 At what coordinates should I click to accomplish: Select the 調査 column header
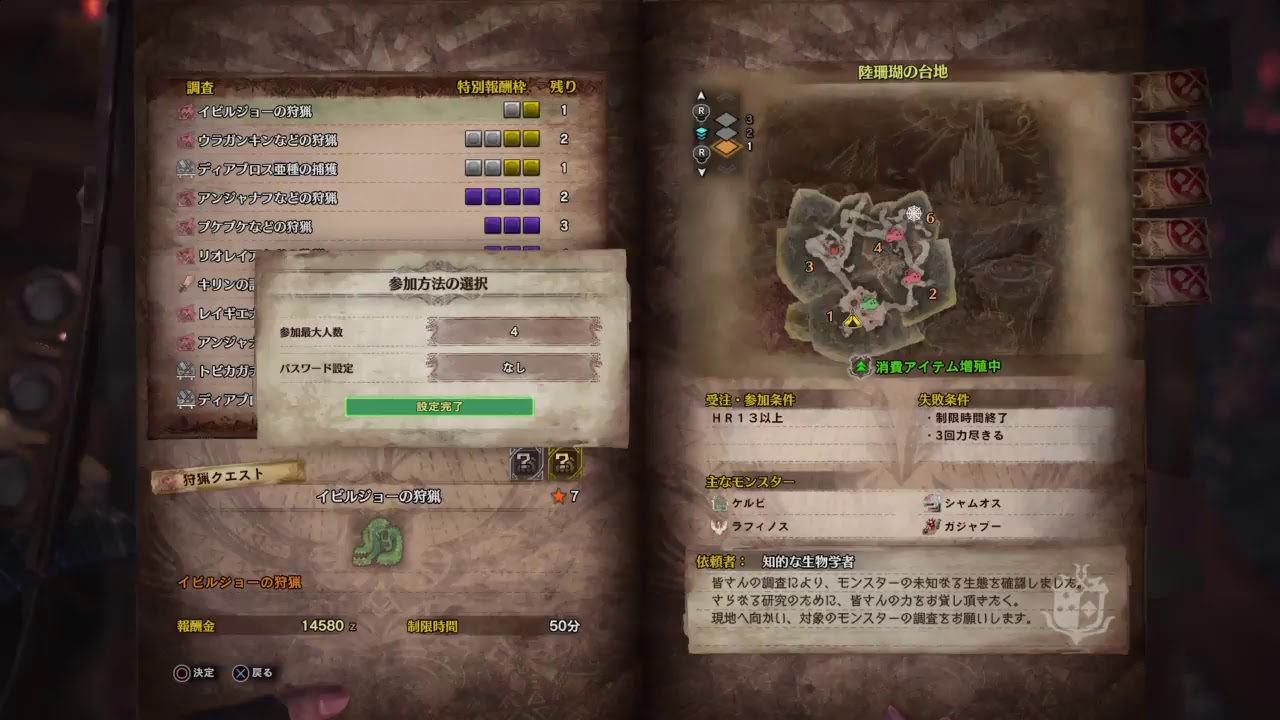coord(202,87)
